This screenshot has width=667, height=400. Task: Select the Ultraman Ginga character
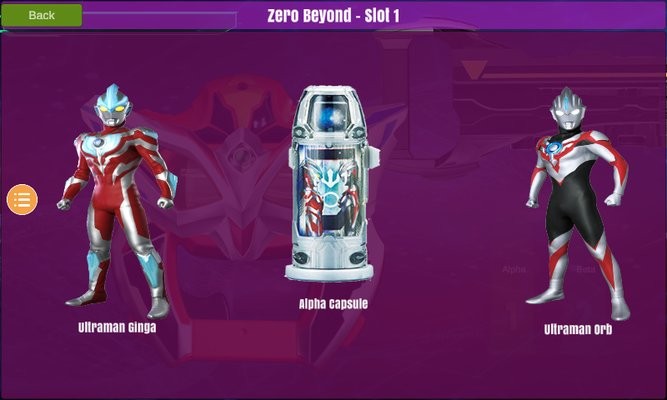[117, 205]
